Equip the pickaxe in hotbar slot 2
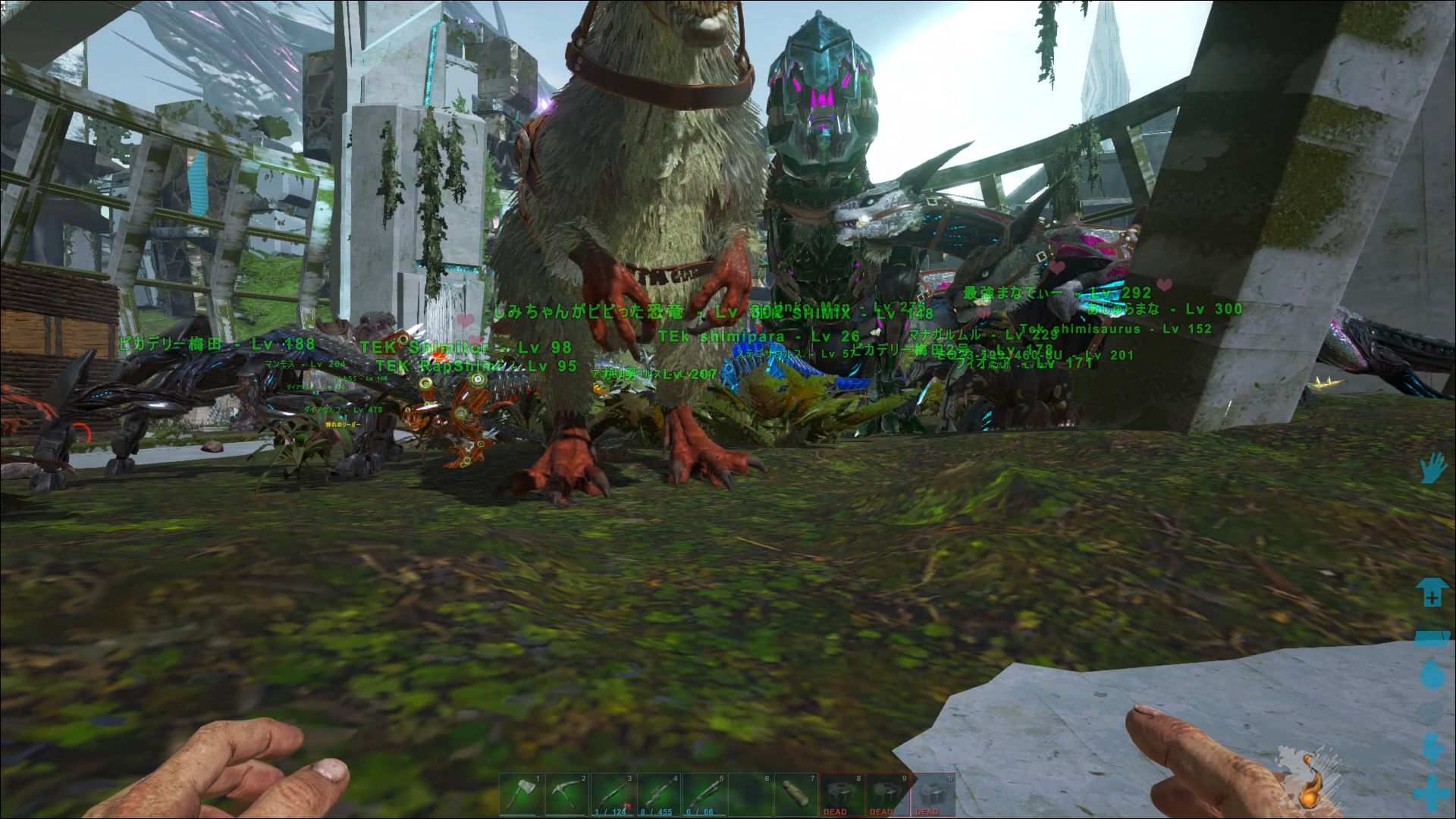1456x819 pixels. tap(567, 795)
